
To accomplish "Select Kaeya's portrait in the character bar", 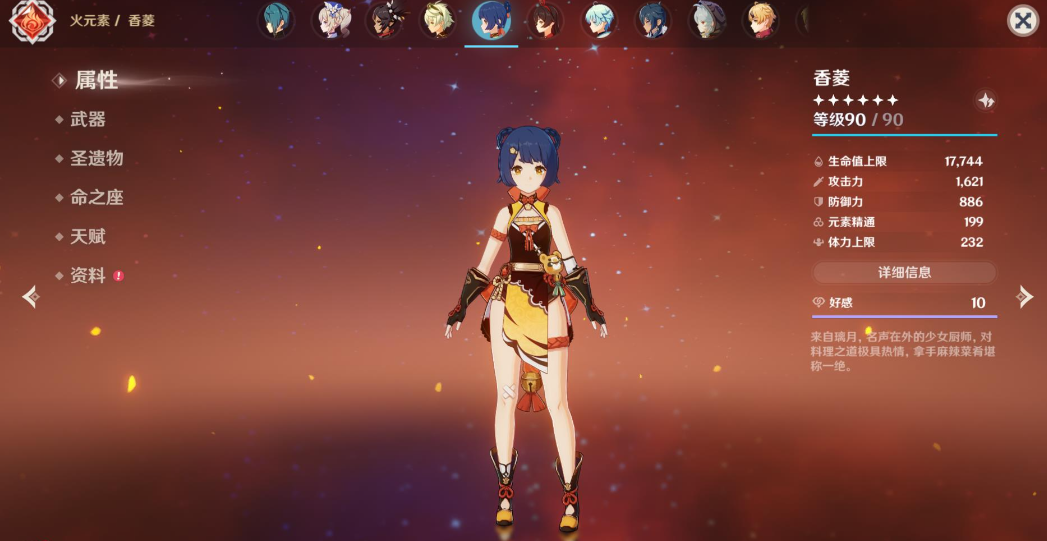I will (x=653, y=20).
